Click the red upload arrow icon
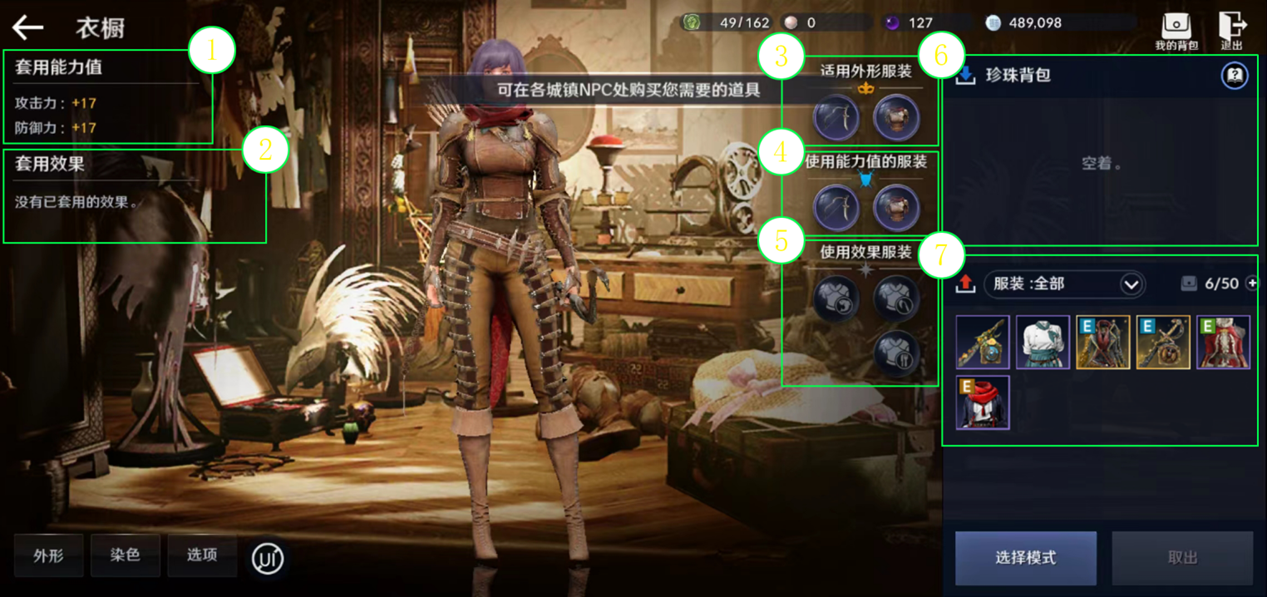Image resolution: width=1267 pixels, height=597 pixels. click(x=965, y=284)
